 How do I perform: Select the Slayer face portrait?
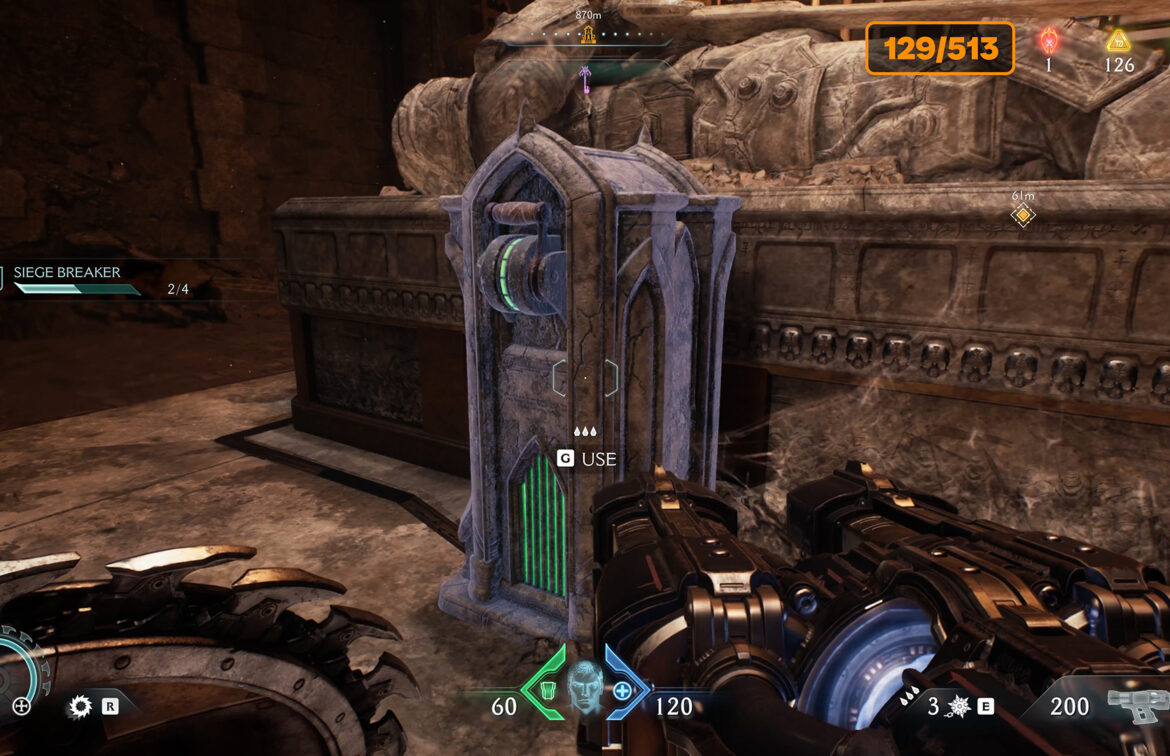tap(583, 687)
